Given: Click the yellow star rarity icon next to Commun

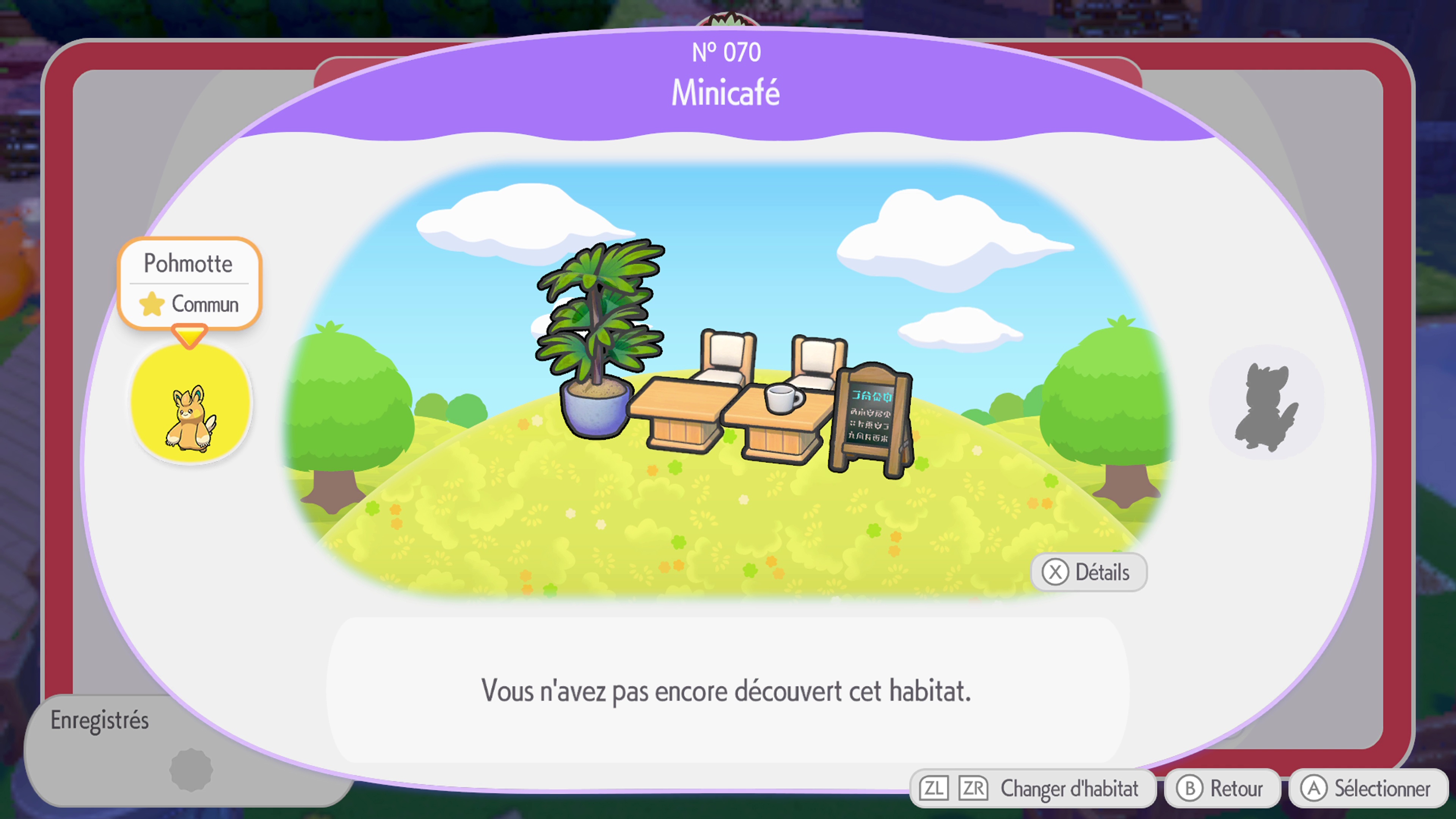Looking at the screenshot, I should tap(153, 304).
